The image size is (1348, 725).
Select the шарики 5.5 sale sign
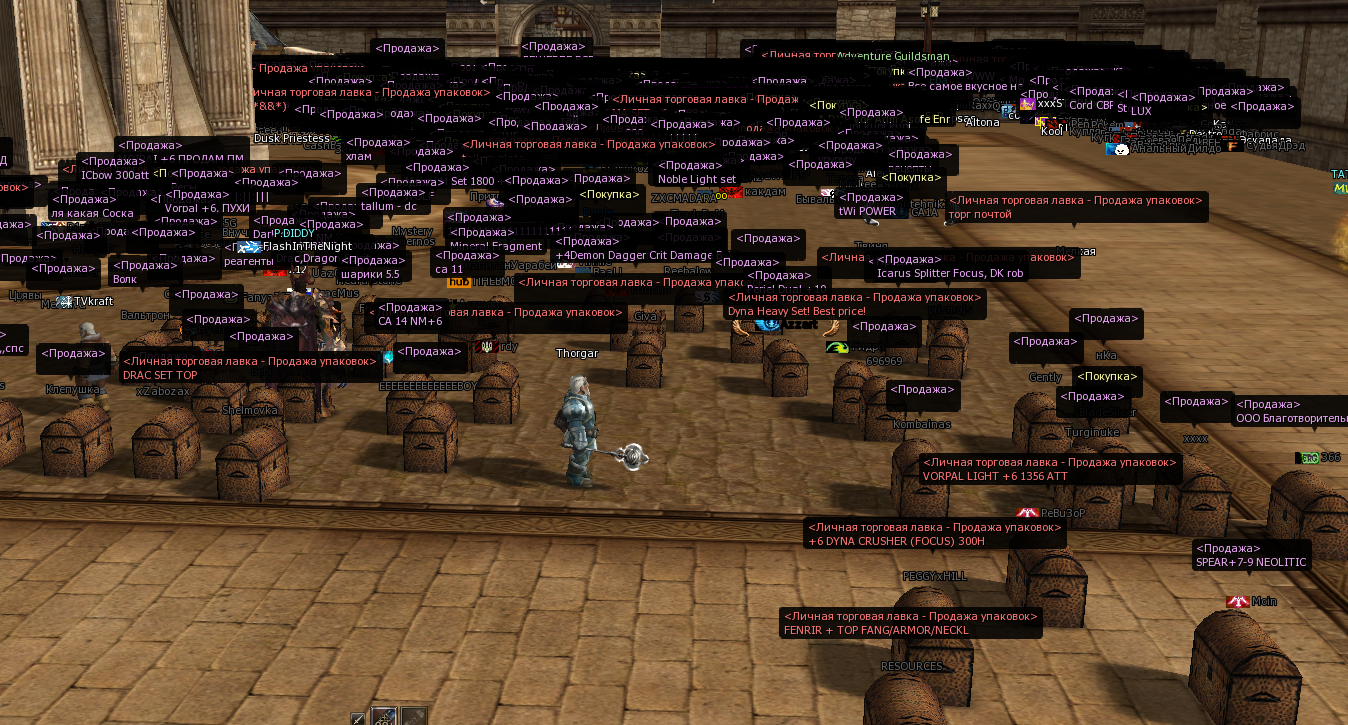tap(370, 274)
